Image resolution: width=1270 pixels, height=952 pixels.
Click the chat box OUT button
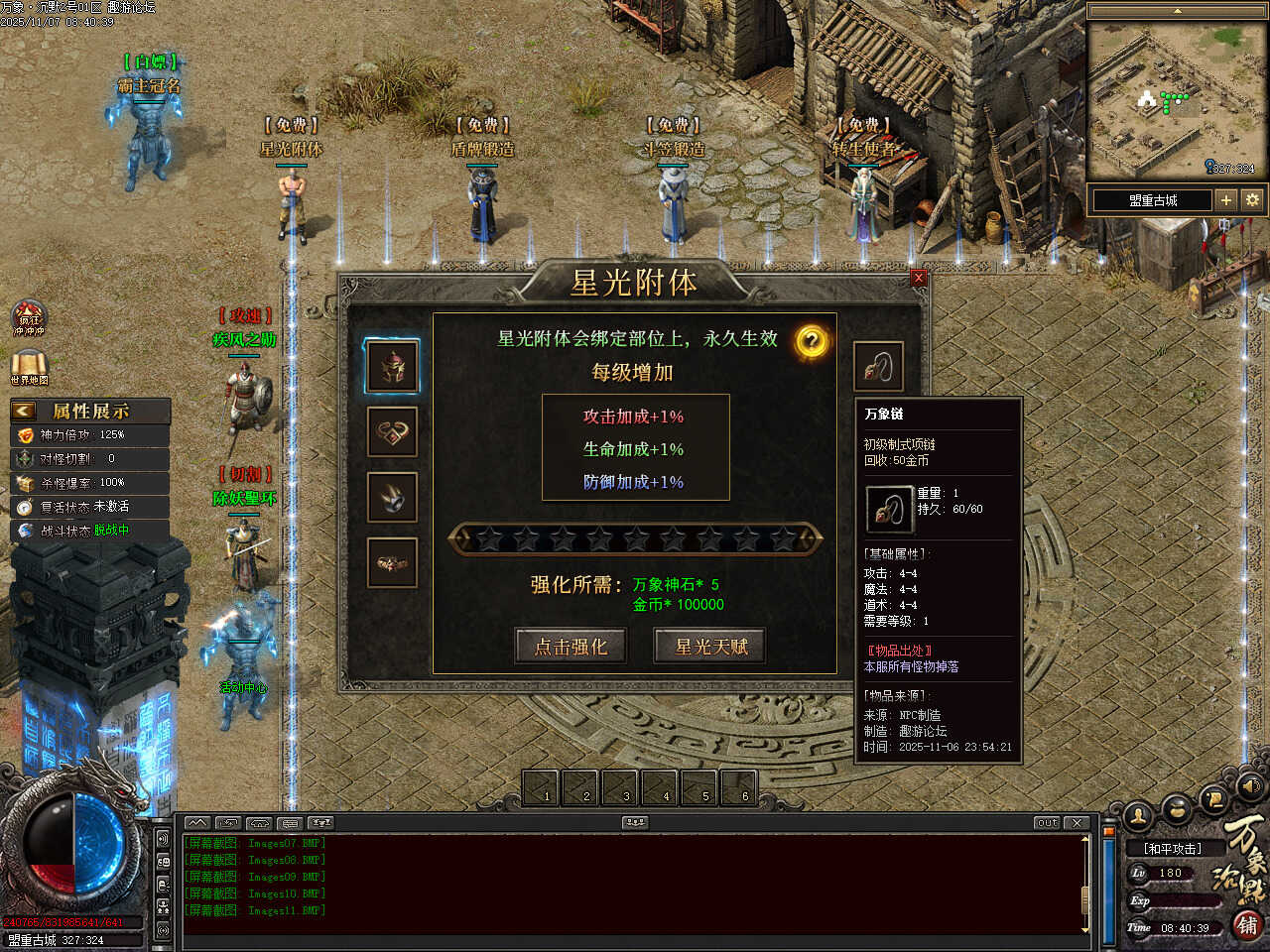tap(1047, 823)
